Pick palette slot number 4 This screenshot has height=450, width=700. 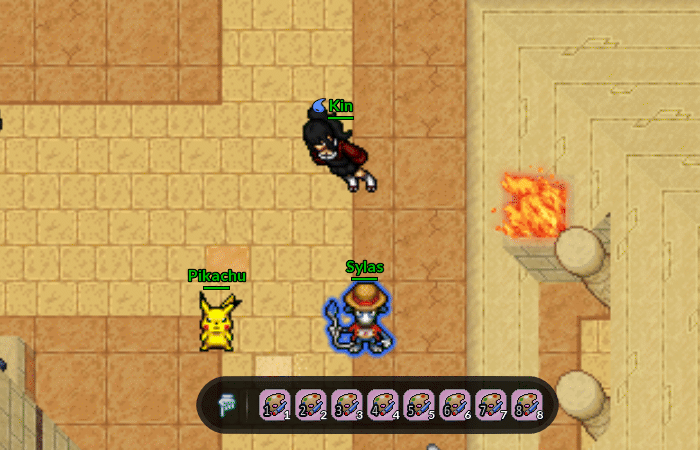coord(382,405)
